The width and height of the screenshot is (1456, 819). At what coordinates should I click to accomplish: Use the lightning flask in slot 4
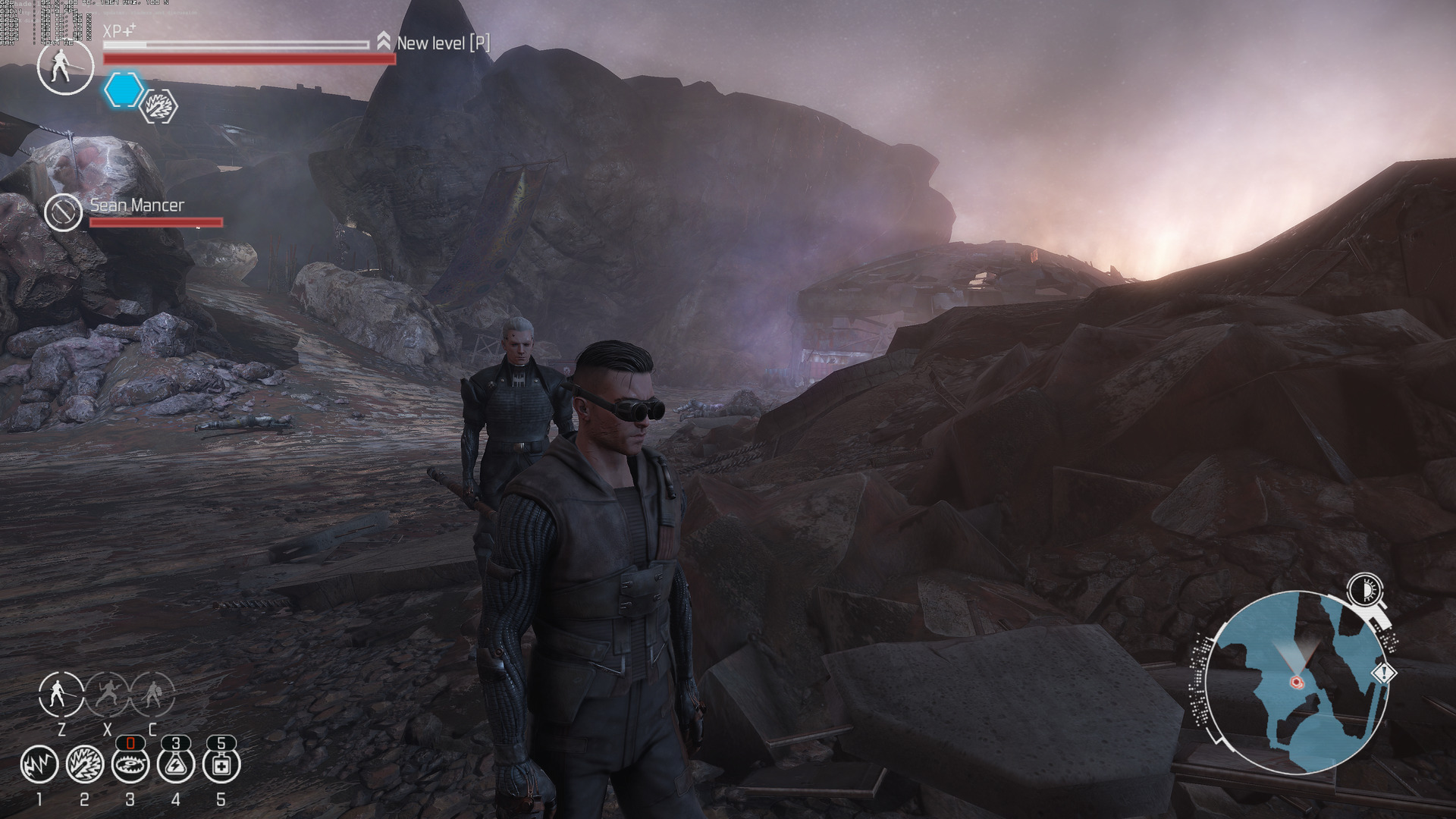click(176, 764)
